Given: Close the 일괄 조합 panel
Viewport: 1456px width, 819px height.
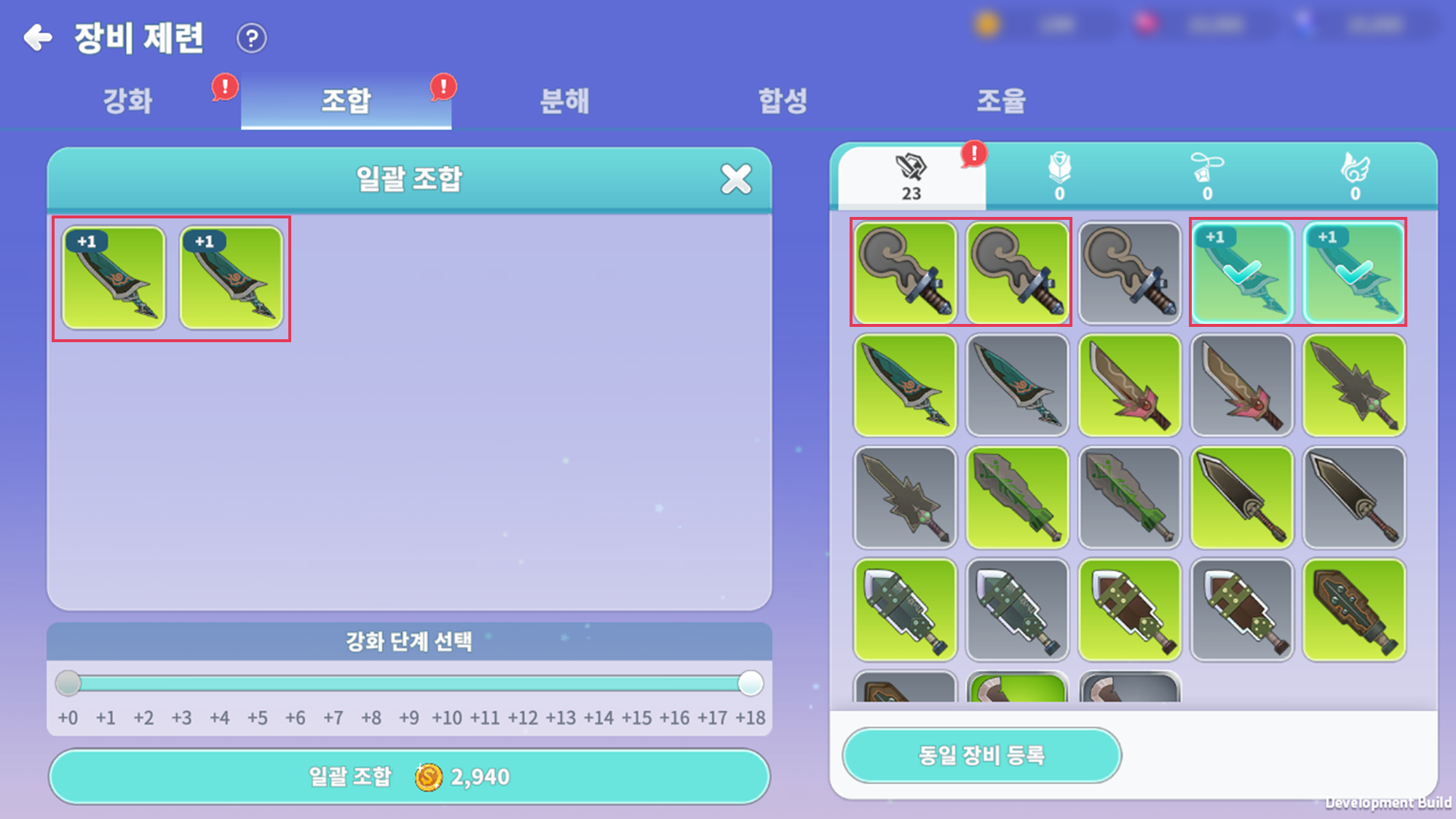Looking at the screenshot, I should click(x=736, y=178).
